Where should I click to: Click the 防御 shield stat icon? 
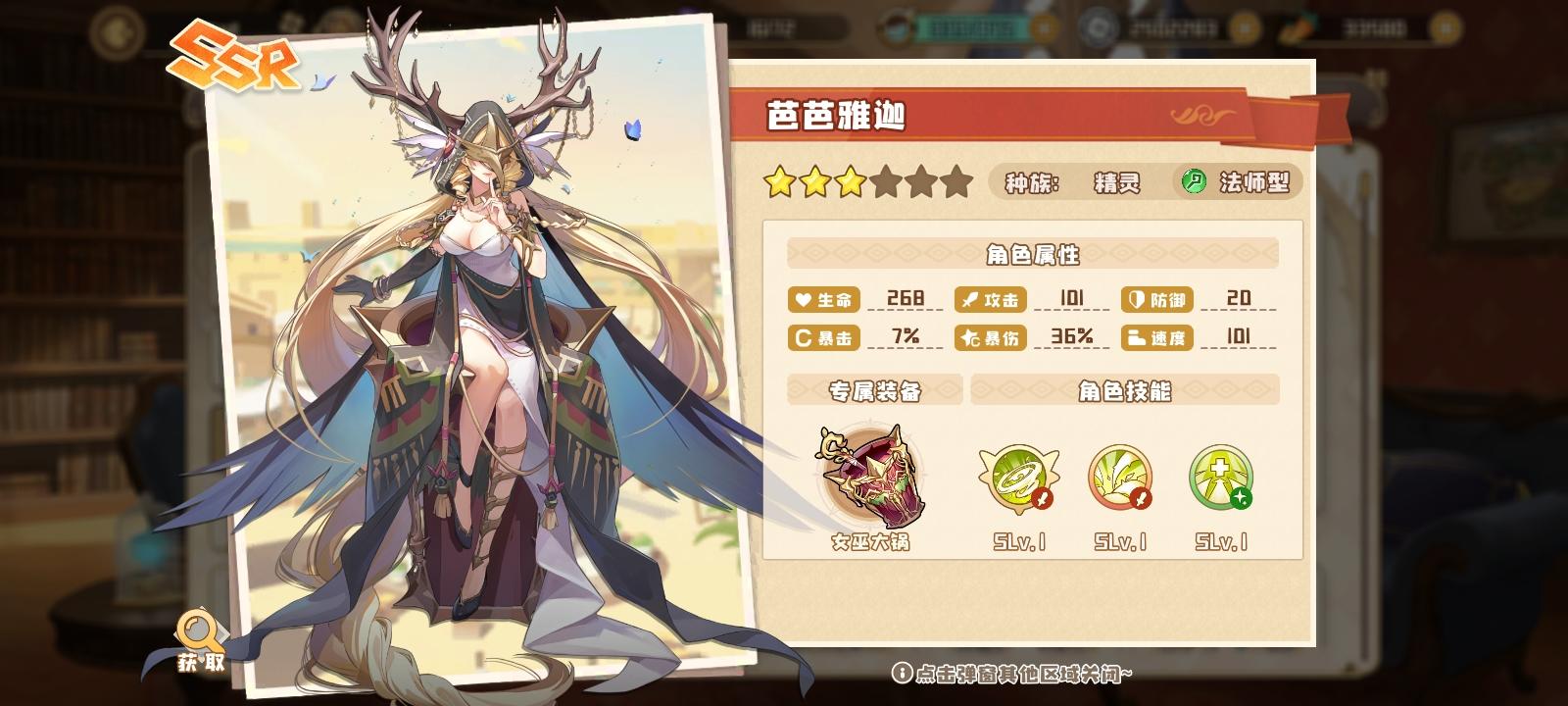[1135, 300]
